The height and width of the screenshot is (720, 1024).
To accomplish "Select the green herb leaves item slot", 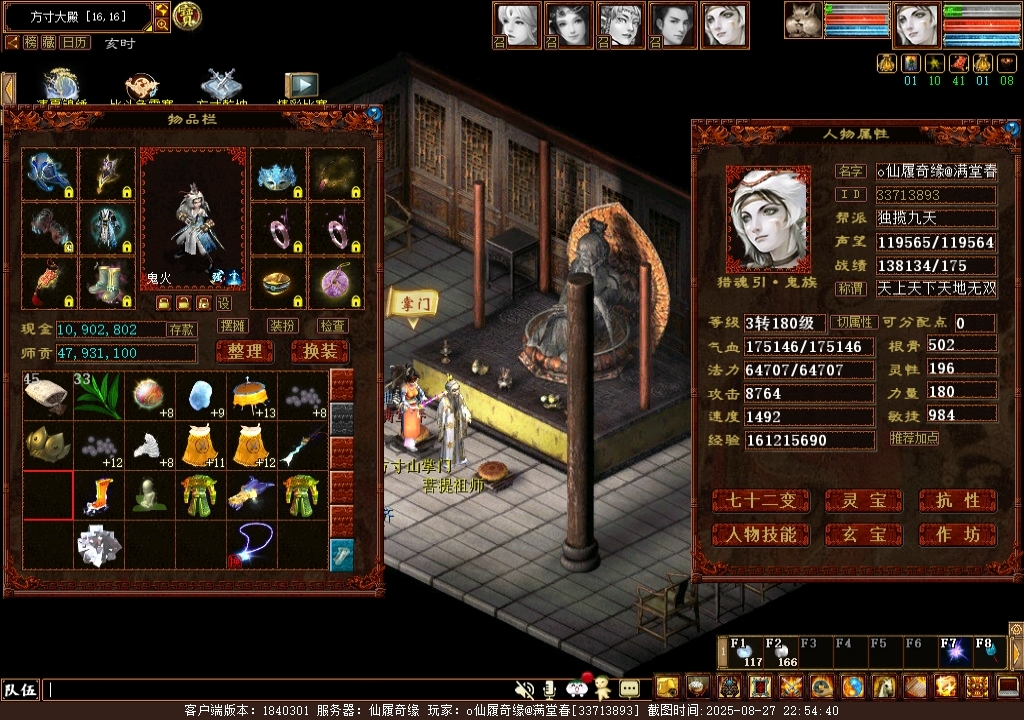I will (x=99, y=395).
